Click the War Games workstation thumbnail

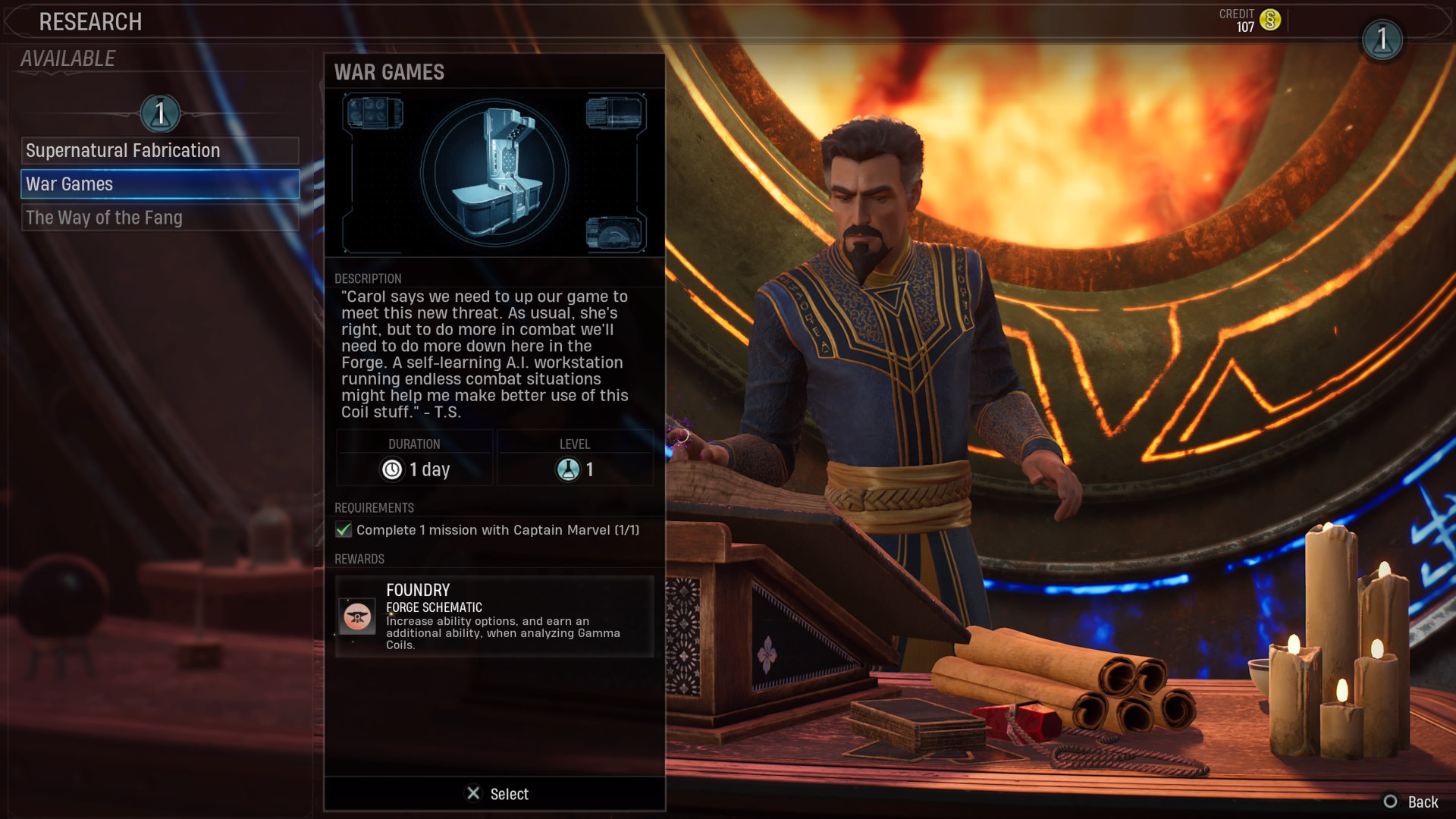[494, 173]
